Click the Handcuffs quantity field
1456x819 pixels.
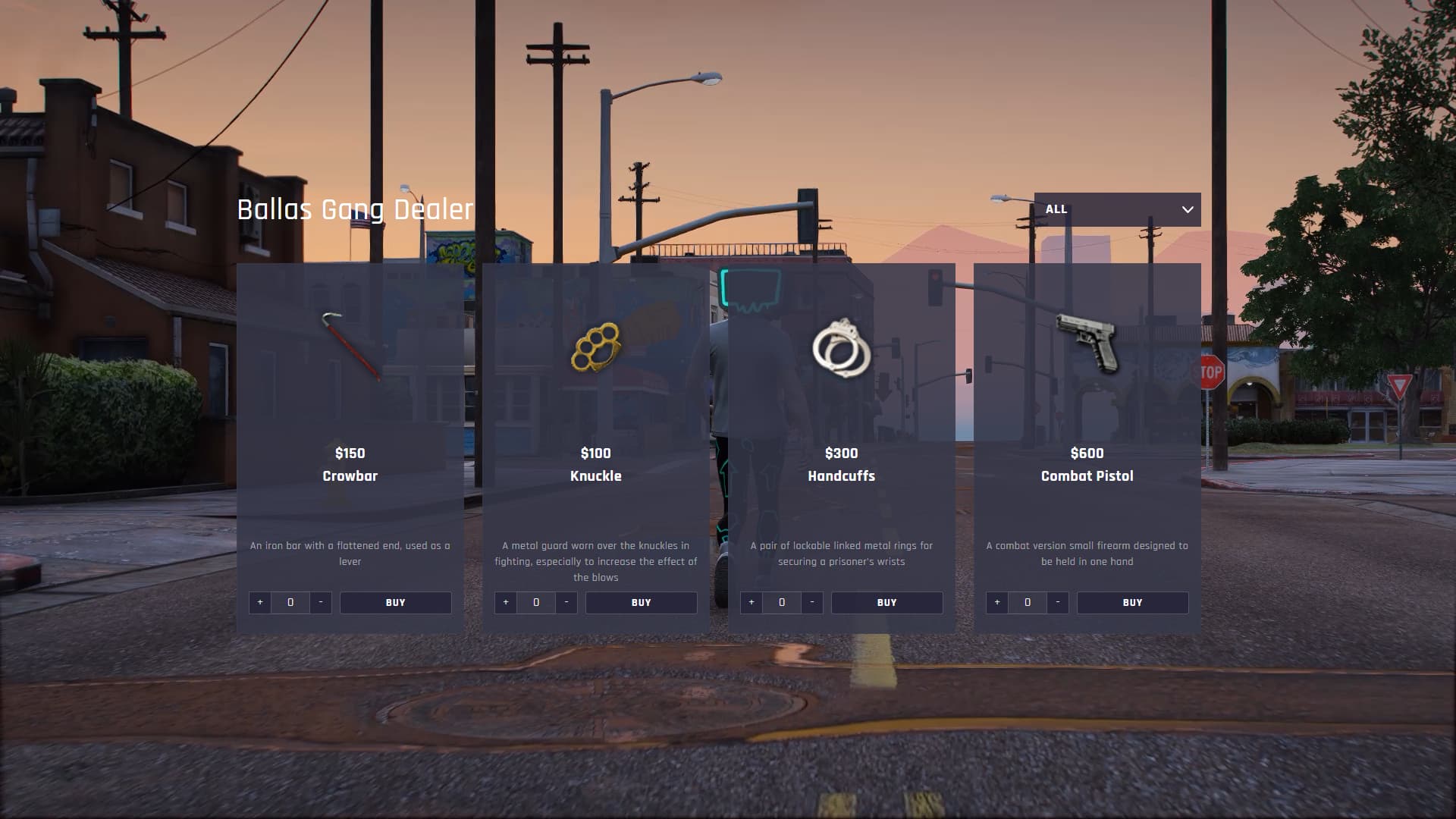click(782, 602)
